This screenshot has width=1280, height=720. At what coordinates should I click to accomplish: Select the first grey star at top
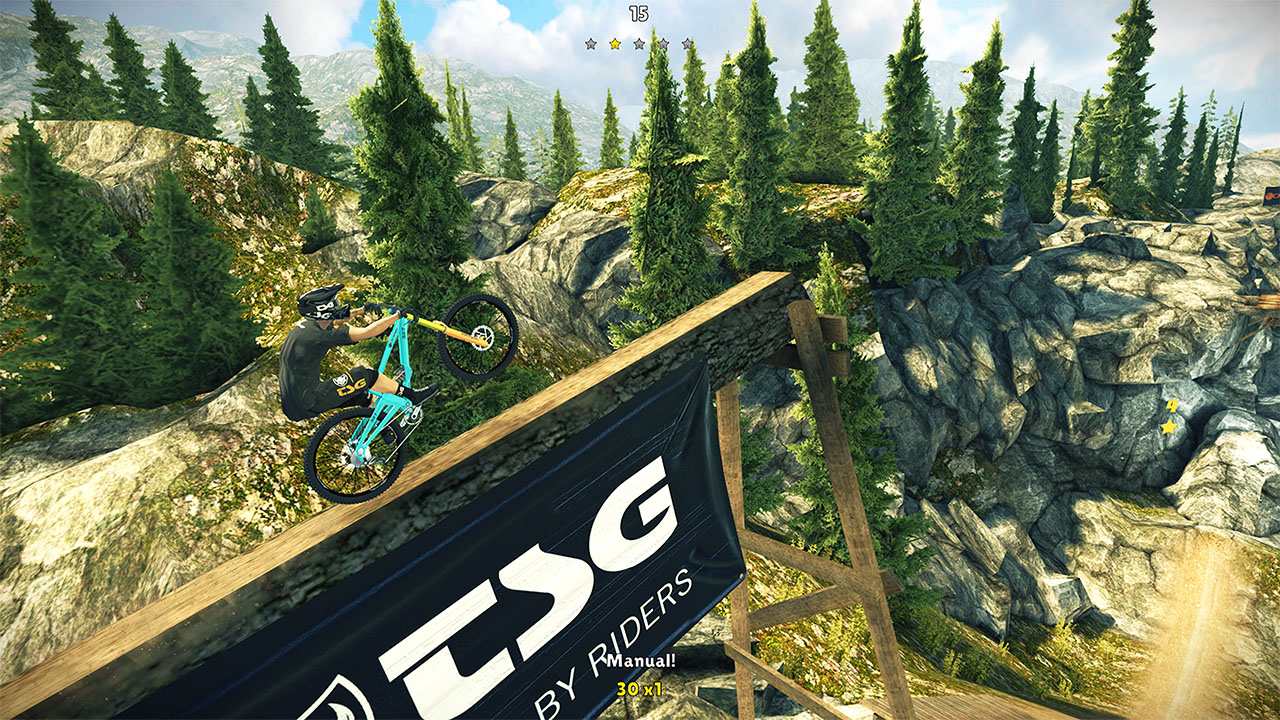tap(590, 44)
